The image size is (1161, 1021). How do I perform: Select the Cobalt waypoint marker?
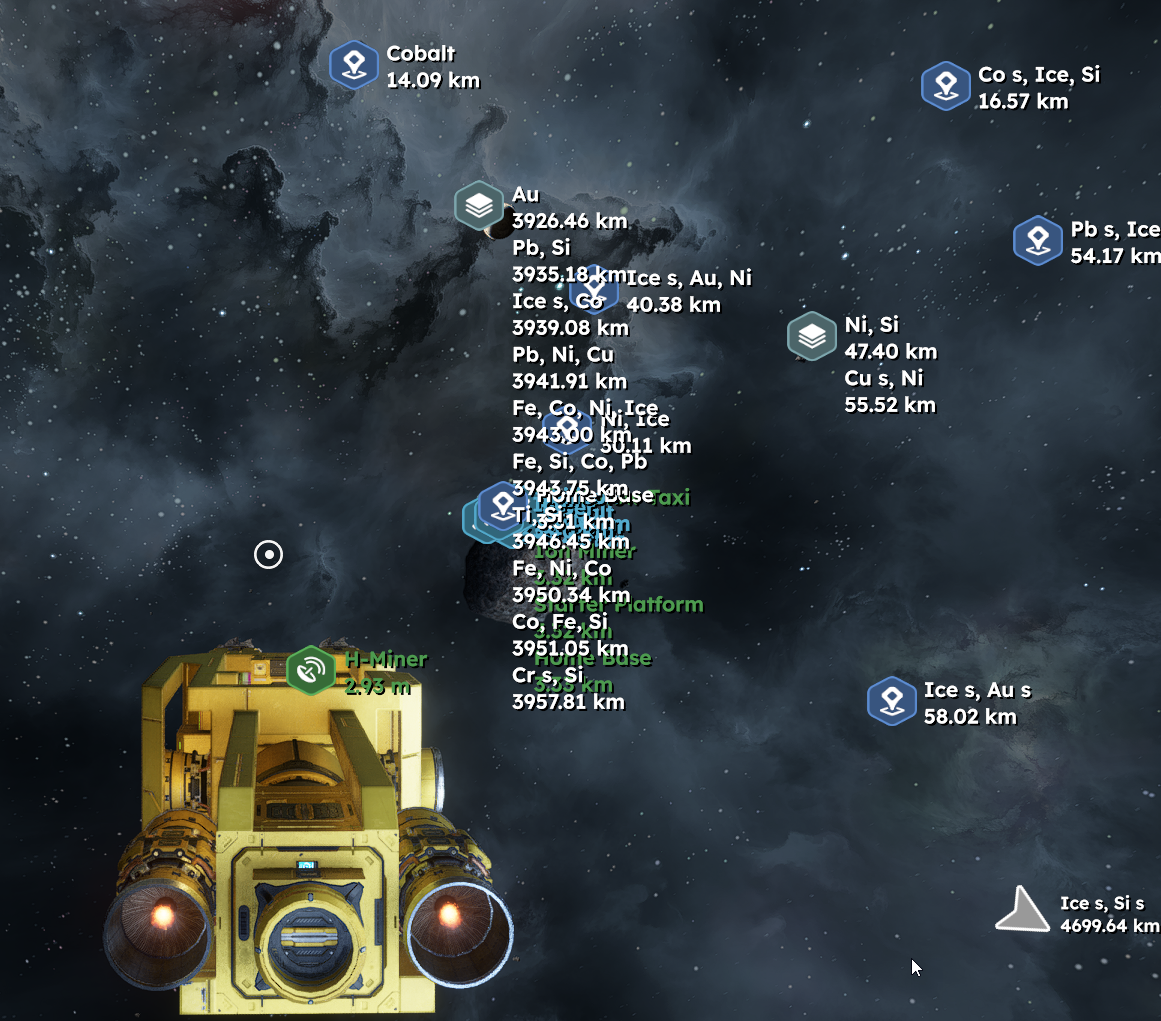tap(353, 66)
